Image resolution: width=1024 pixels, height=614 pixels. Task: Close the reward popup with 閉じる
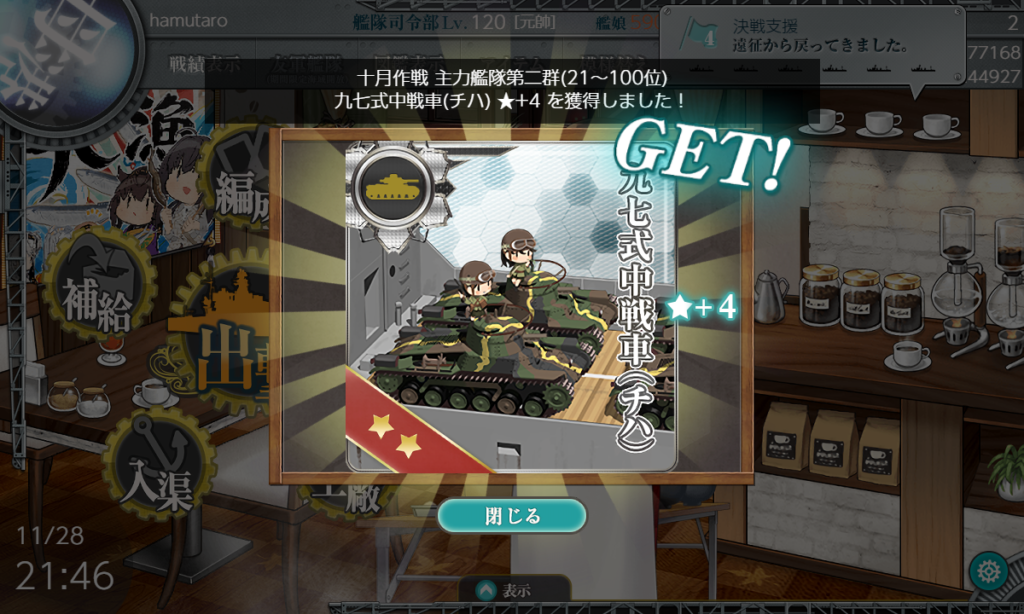click(x=511, y=516)
